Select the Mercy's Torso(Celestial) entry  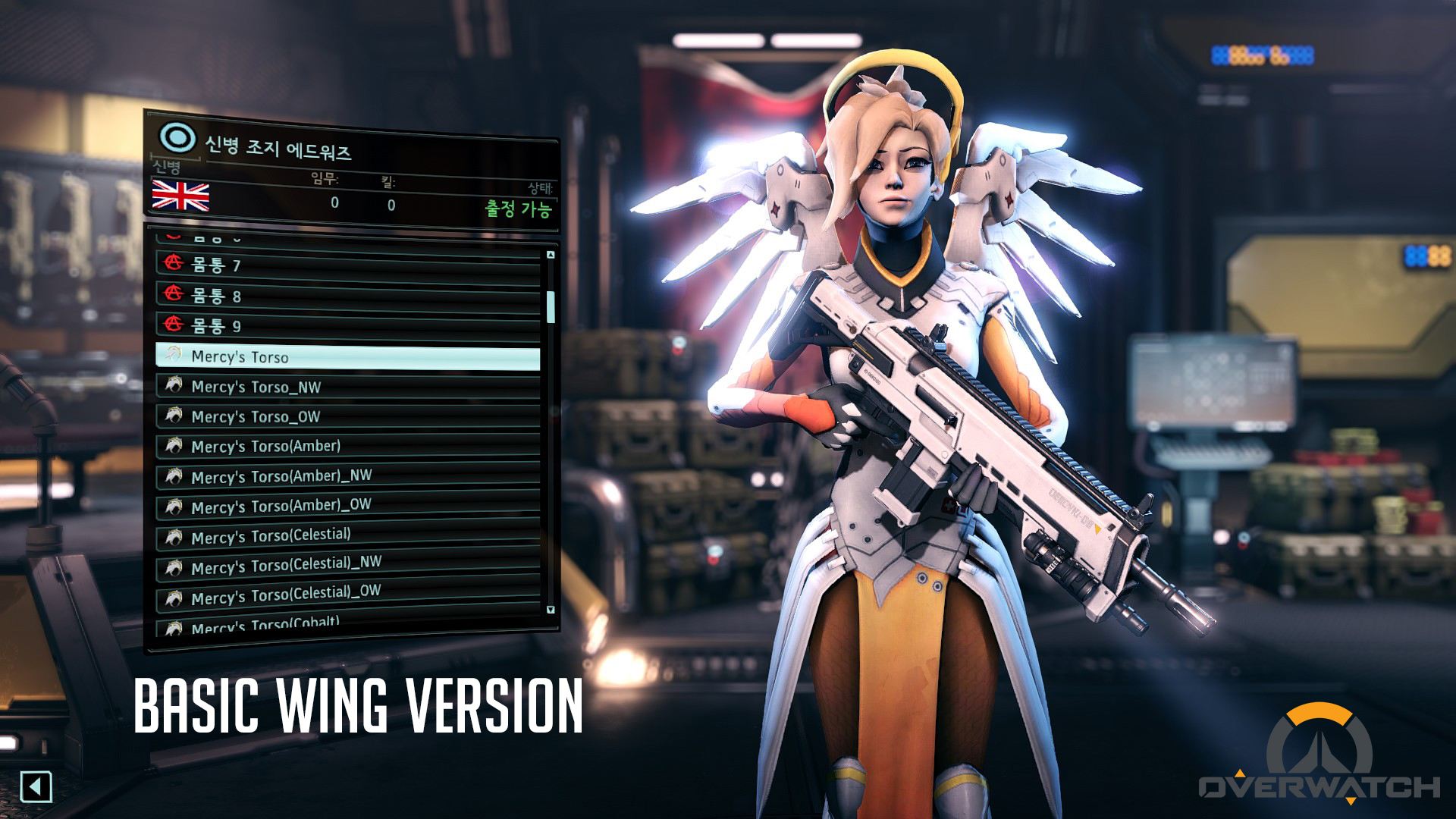303,535
